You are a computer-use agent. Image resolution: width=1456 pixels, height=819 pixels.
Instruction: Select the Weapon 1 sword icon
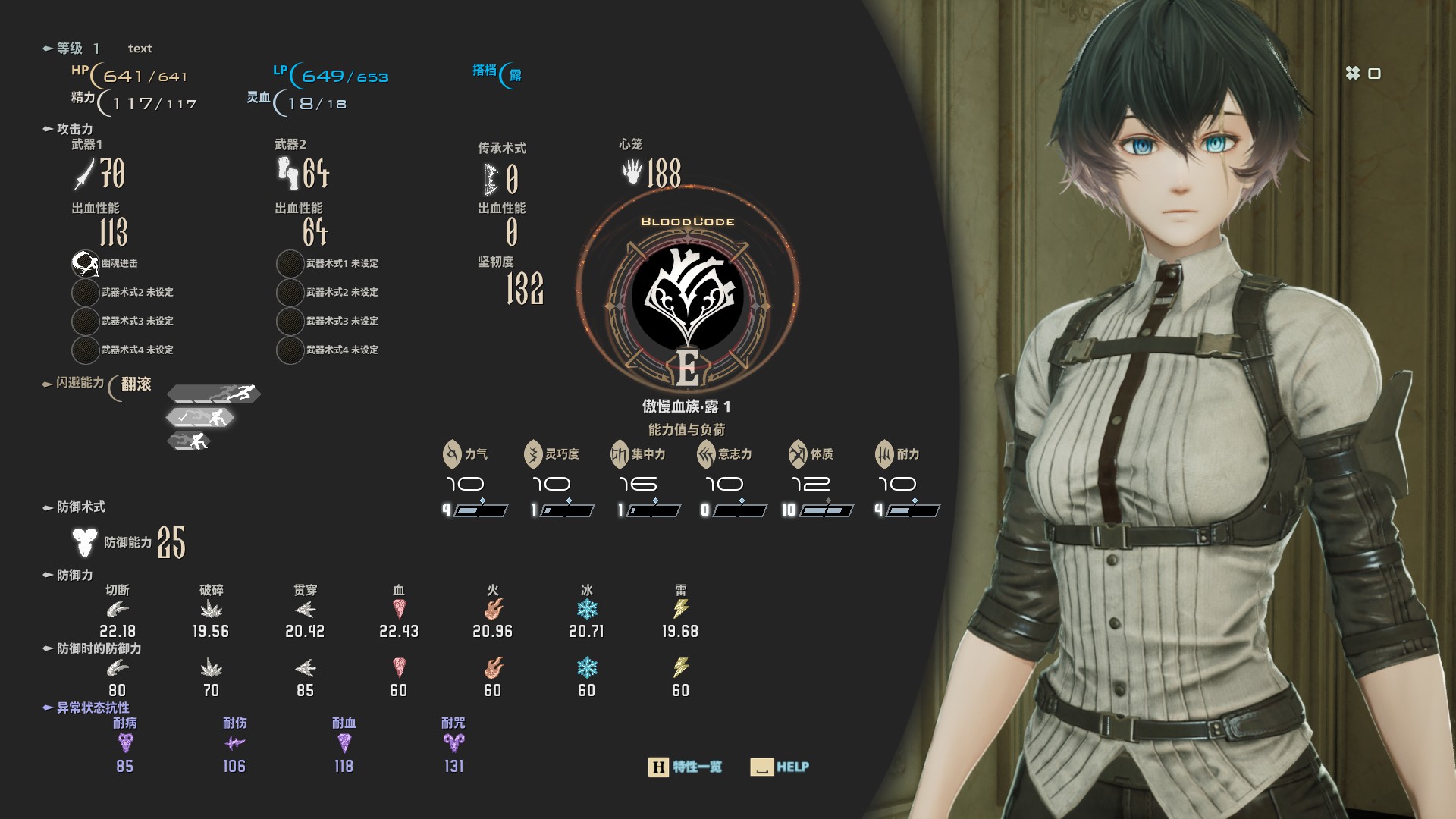click(84, 174)
